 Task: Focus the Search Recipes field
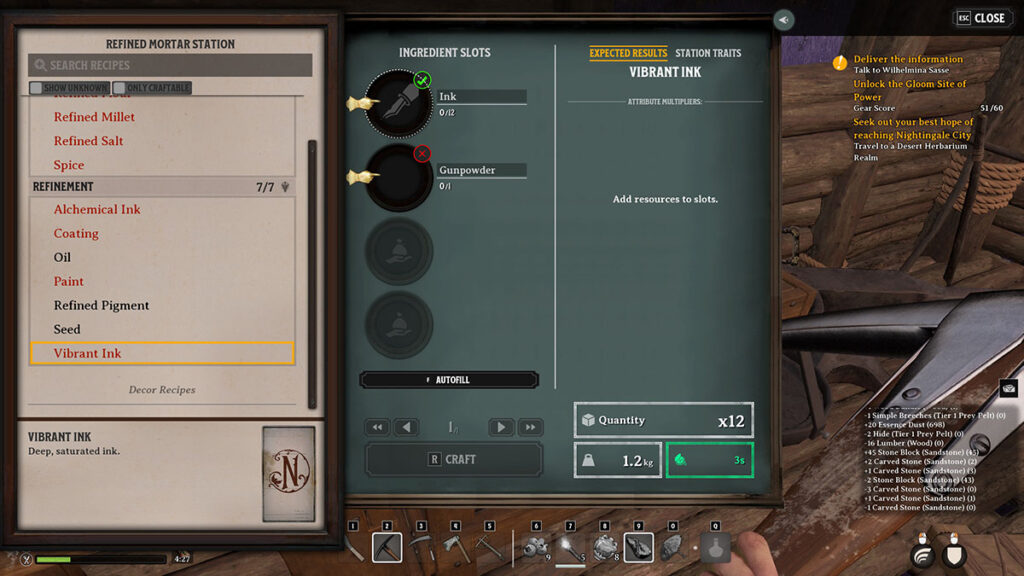coord(170,65)
